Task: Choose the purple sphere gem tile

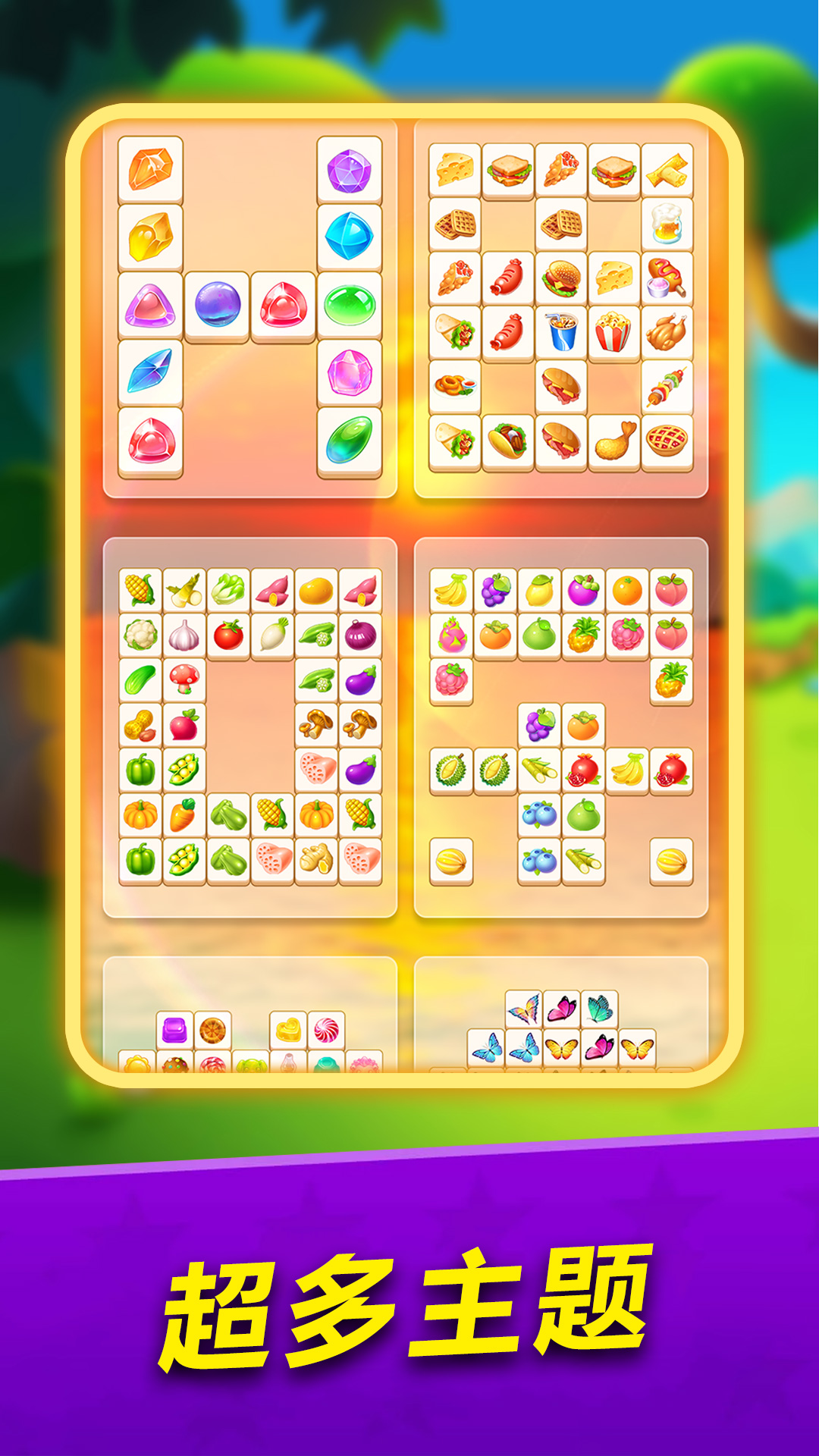Action: [x=217, y=305]
